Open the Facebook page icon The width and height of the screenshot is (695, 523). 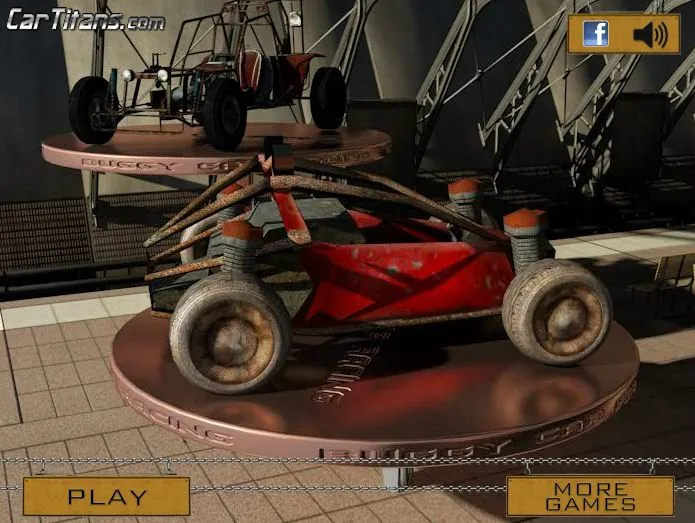point(596,35)
